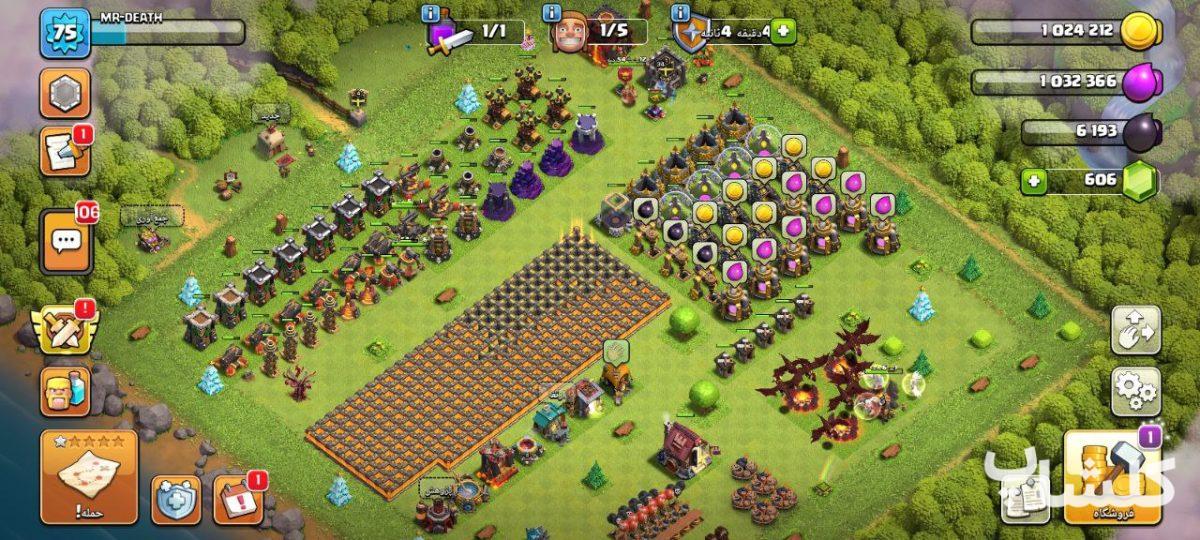
Task: Show info for the shield timer
Action: [x=682, y=13]
